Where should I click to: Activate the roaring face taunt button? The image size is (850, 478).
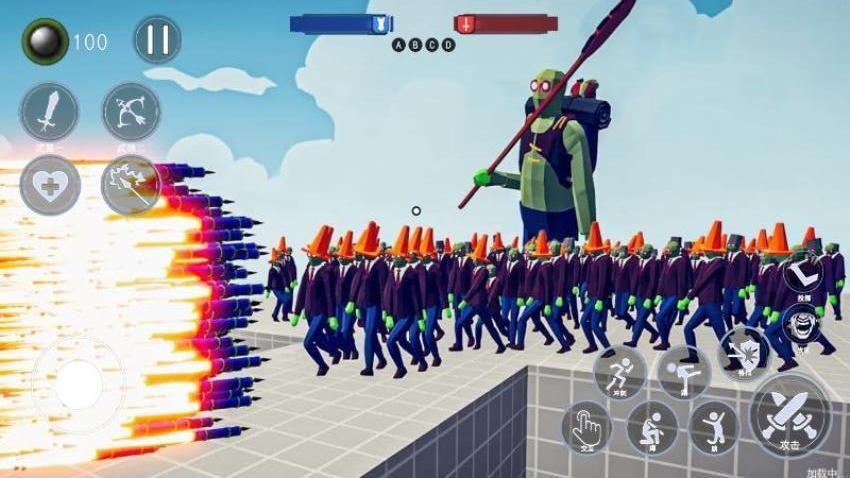[804, 324]
